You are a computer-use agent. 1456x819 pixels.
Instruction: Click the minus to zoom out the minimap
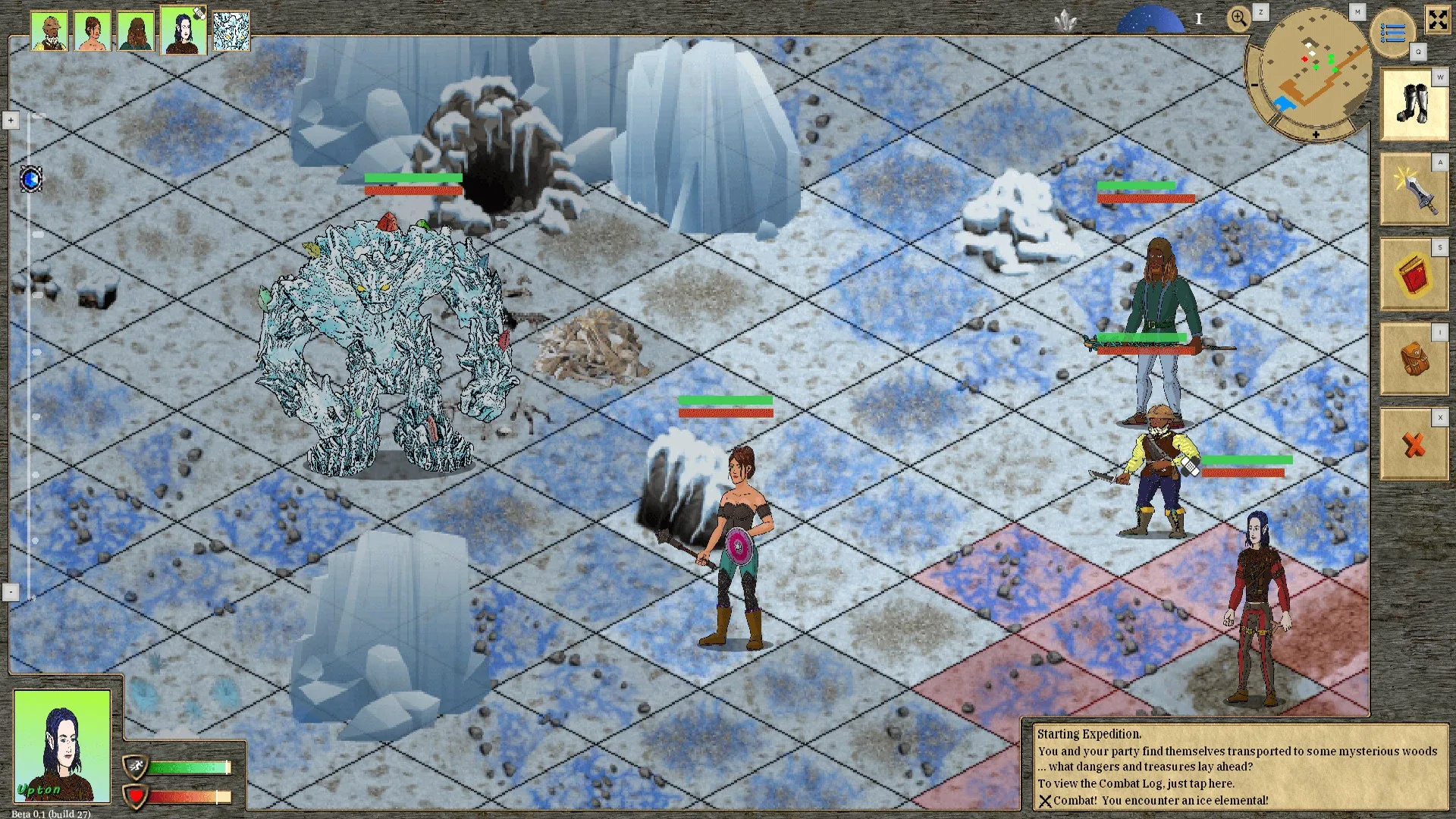click(x=1253, y=84)
